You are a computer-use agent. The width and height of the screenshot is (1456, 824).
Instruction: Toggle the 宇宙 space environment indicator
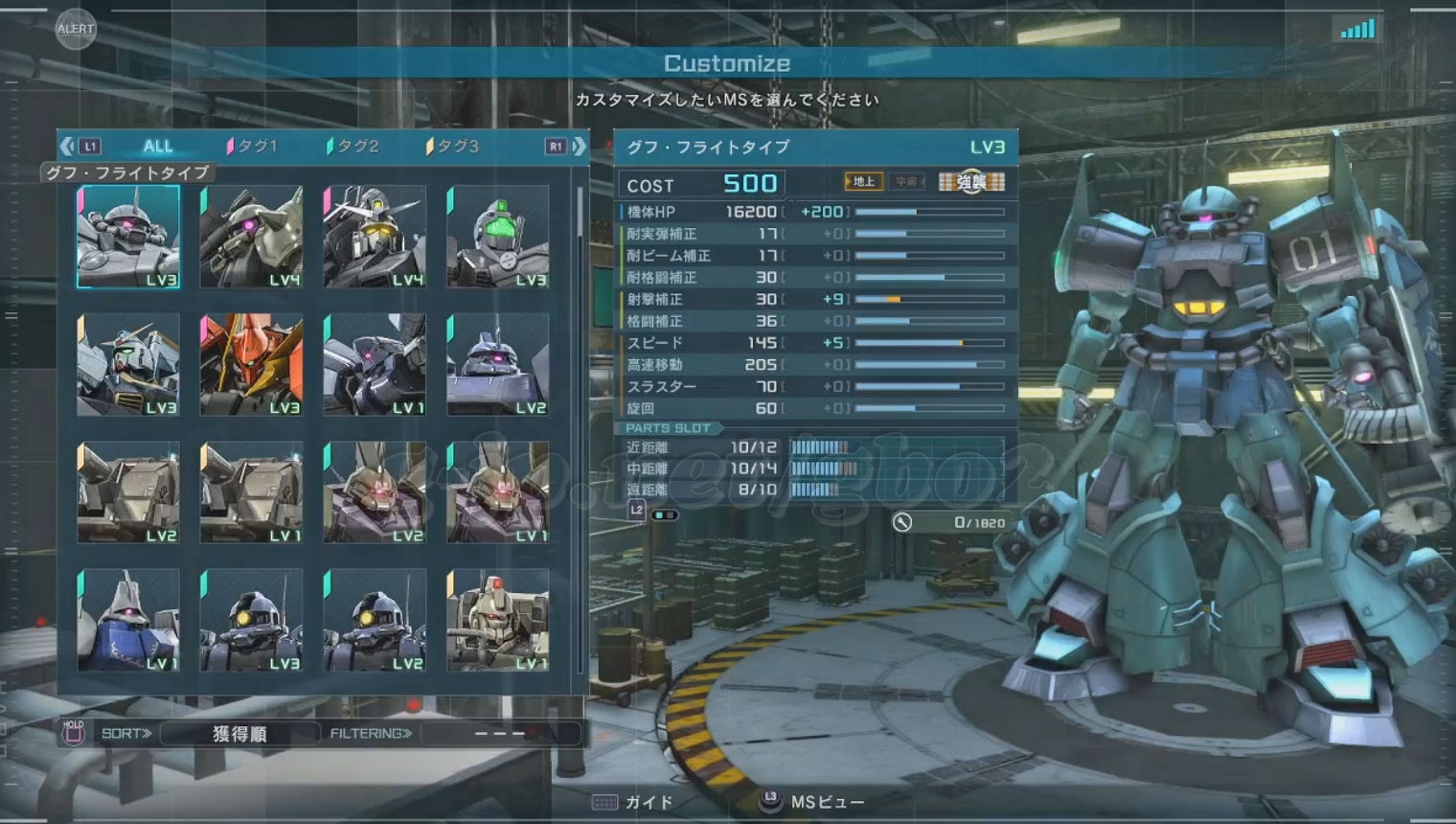(906, 181)
